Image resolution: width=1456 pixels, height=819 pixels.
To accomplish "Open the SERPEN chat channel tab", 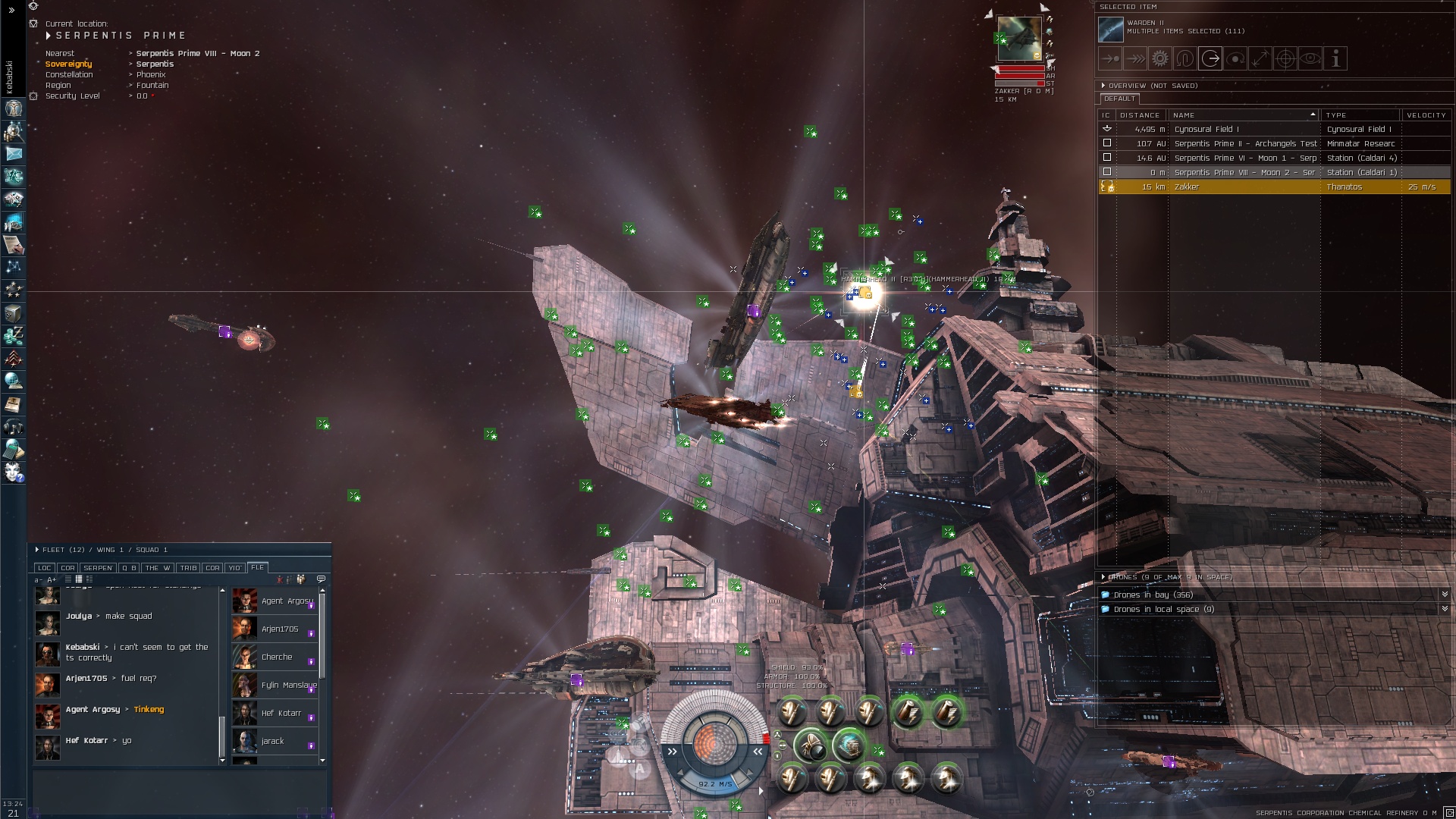I will point(98,568).
